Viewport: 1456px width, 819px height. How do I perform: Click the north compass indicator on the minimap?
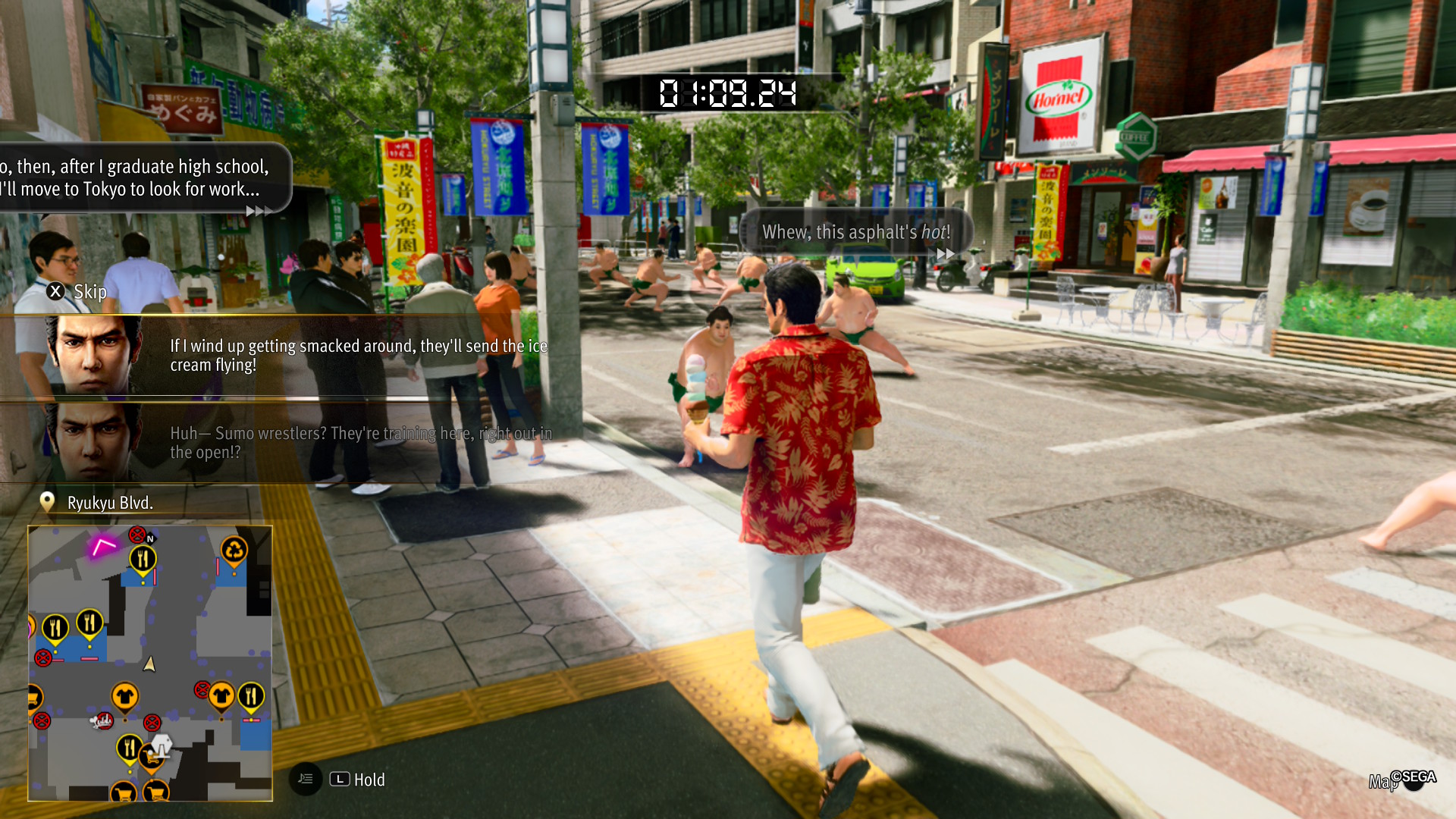coord(150,538)
